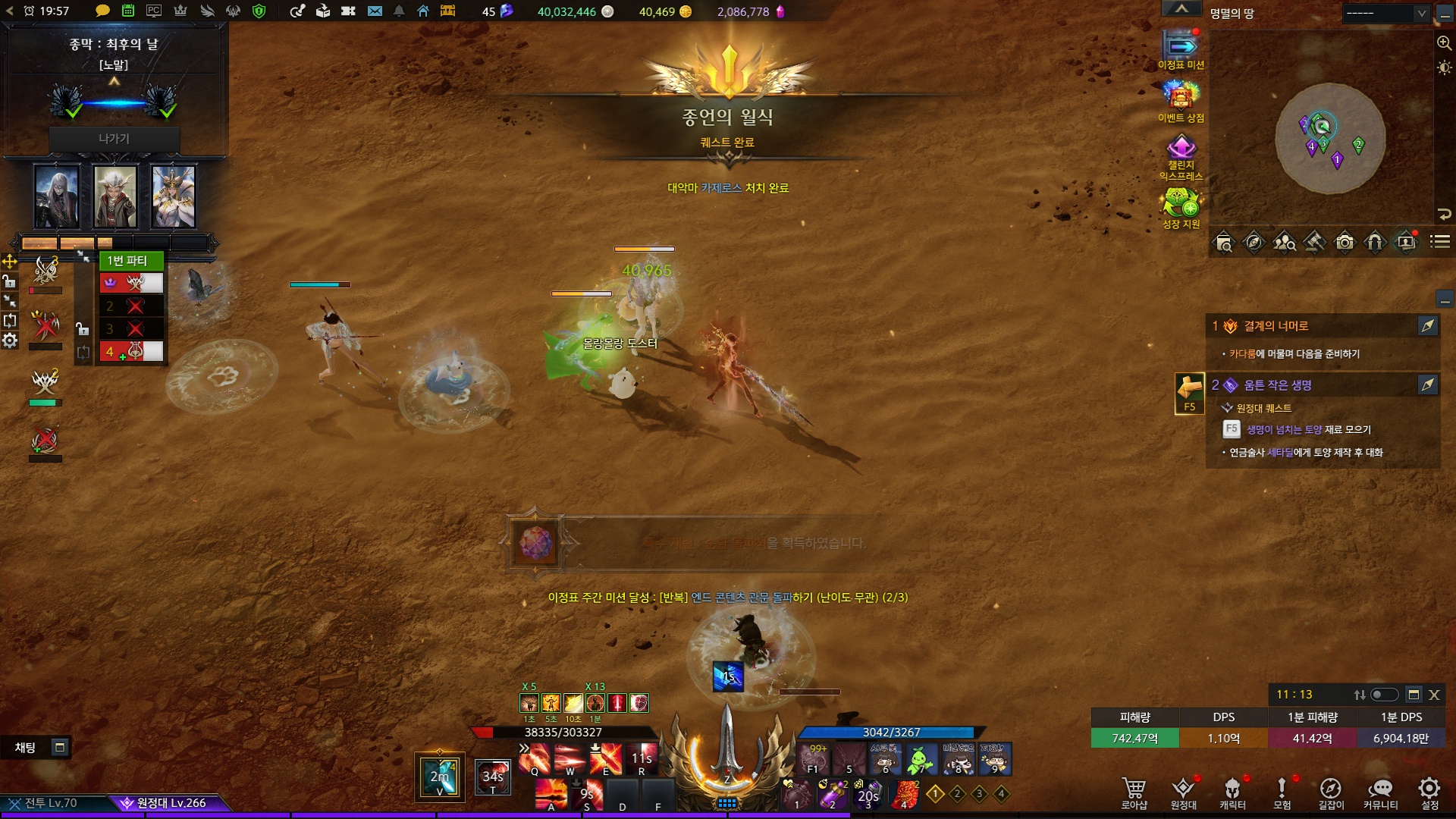Screen dimensions: 1456x819
Task: Open the mail envelope icon
Action: [x=375, y=11]
